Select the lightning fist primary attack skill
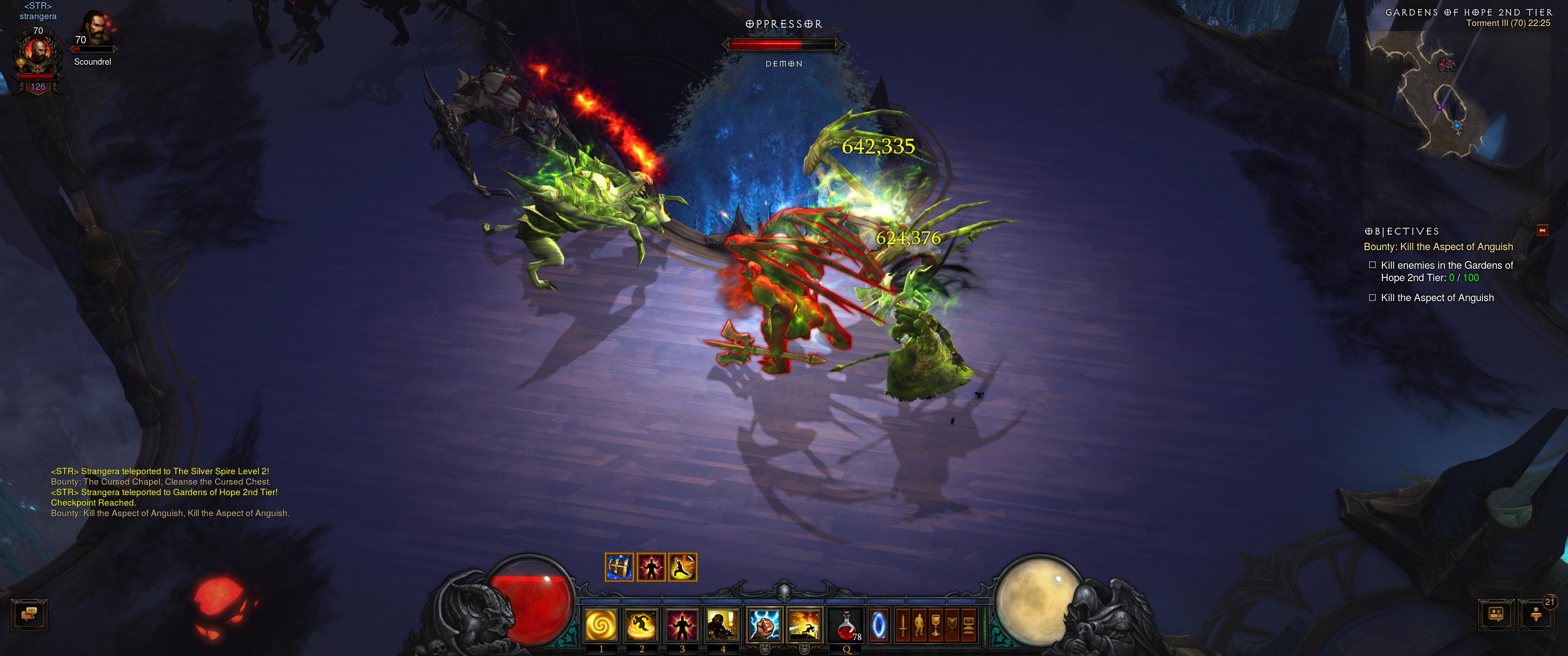 click(x=764, y=625)
